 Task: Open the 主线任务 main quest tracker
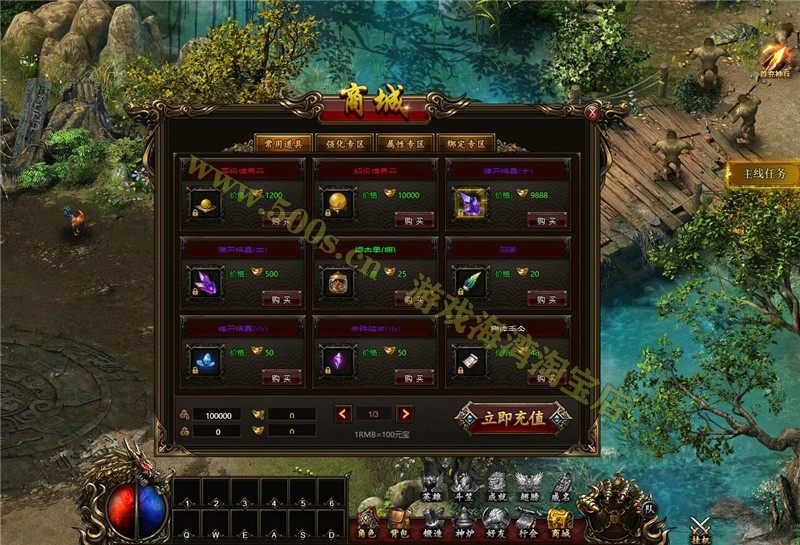point(764,174)
